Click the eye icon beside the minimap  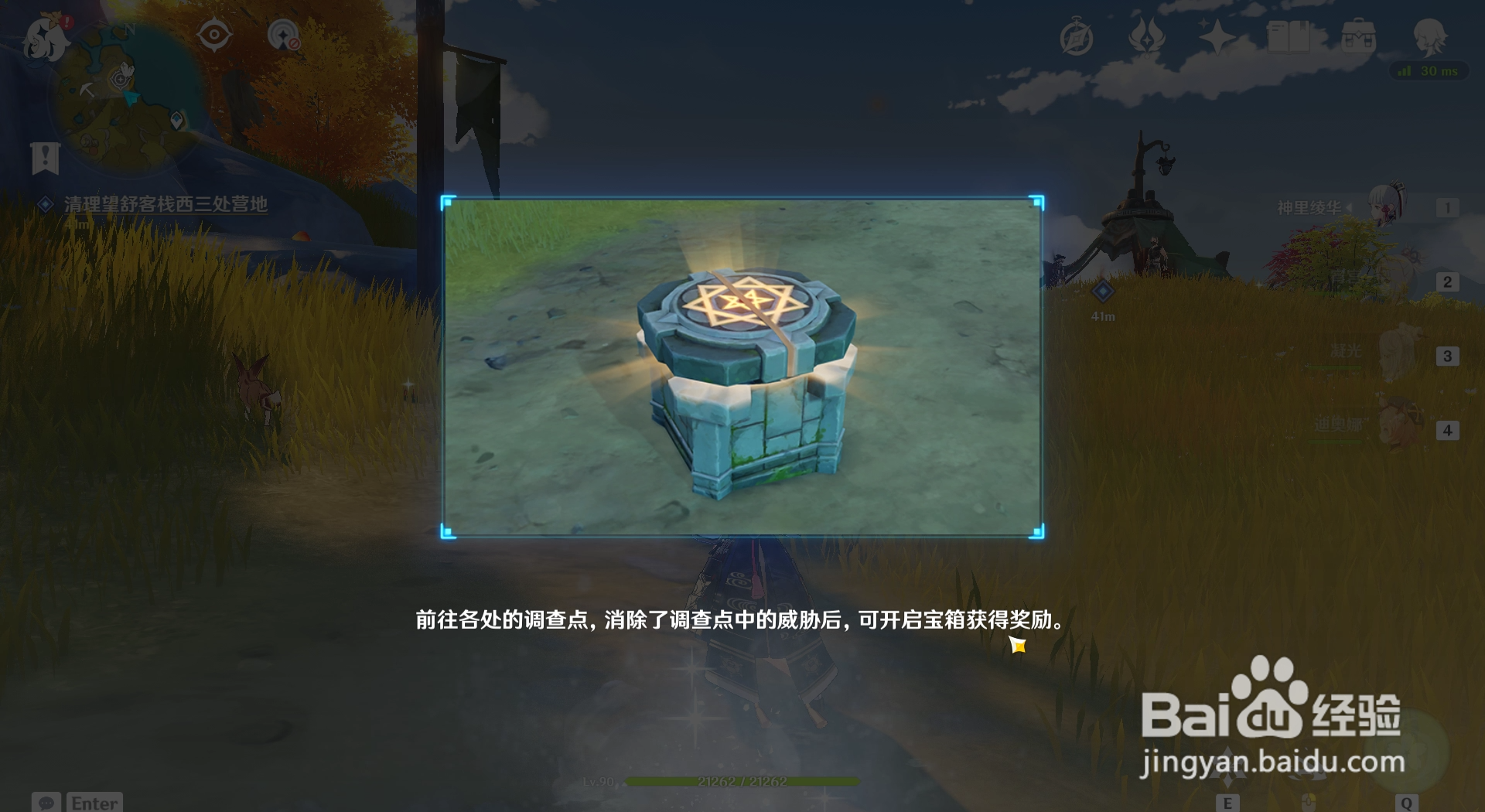point(214,34)
